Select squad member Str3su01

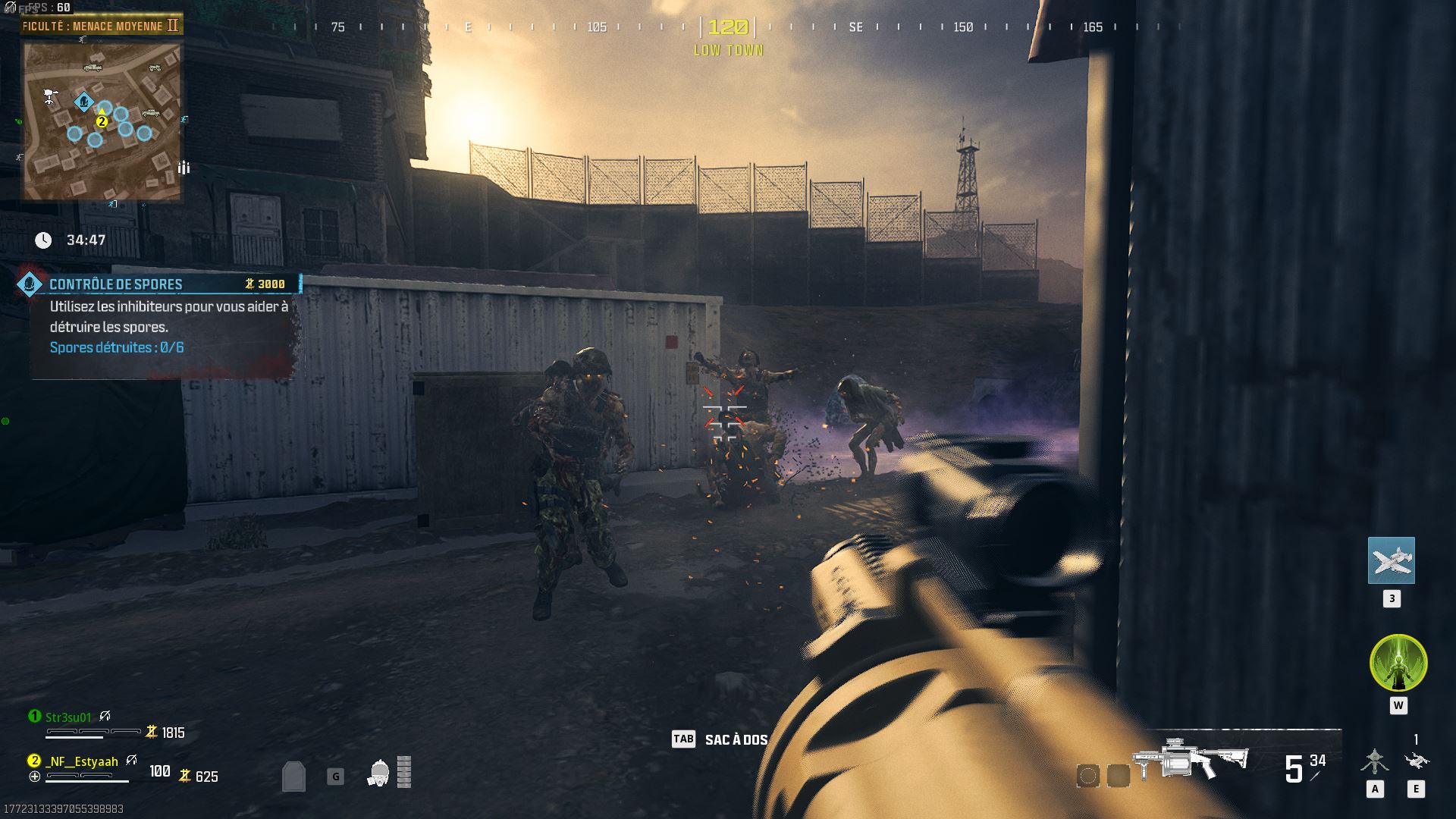[x=68, y=717]
